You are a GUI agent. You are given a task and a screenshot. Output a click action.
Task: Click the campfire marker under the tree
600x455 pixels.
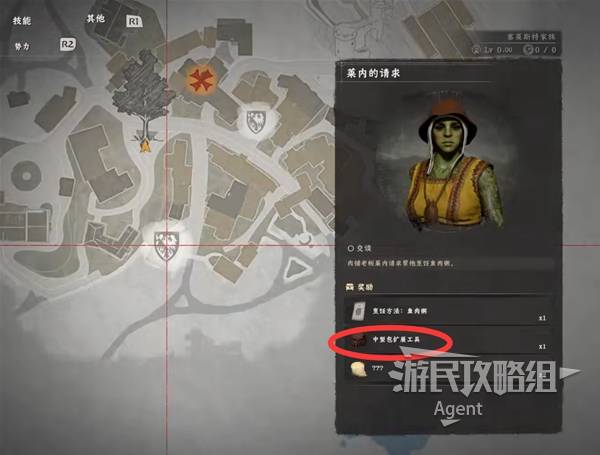145,145
